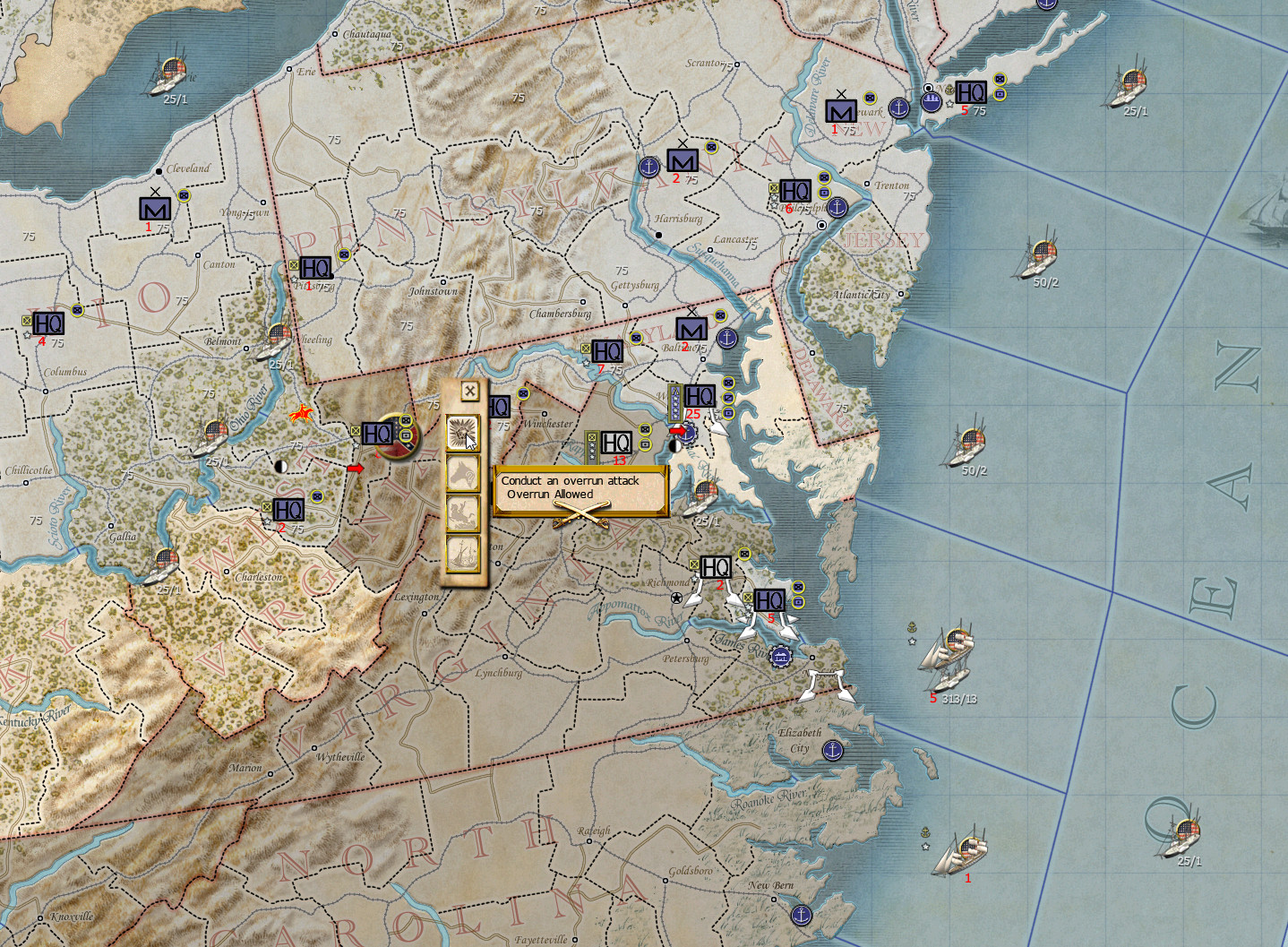This screenshot has height=947, width=1288.
Task: Select the horse head with question mark action
Action: [x=463, y=473]
